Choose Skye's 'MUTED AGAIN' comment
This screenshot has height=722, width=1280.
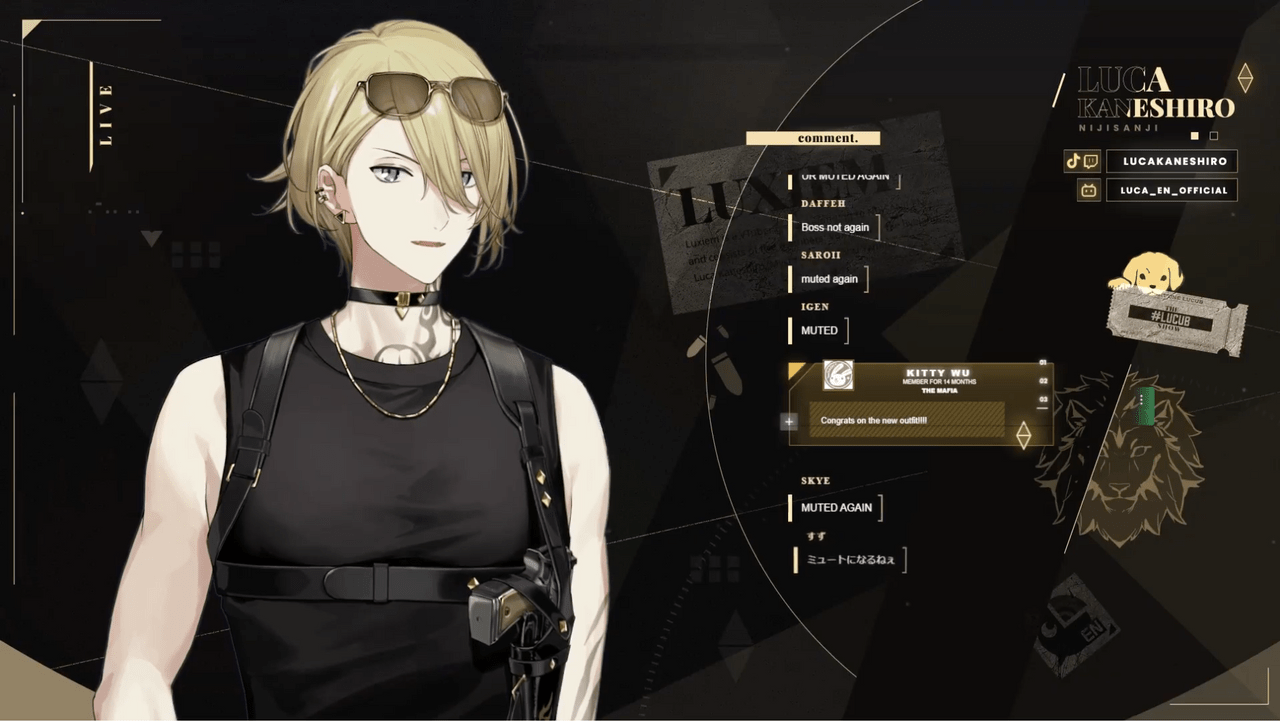[836, 507]
